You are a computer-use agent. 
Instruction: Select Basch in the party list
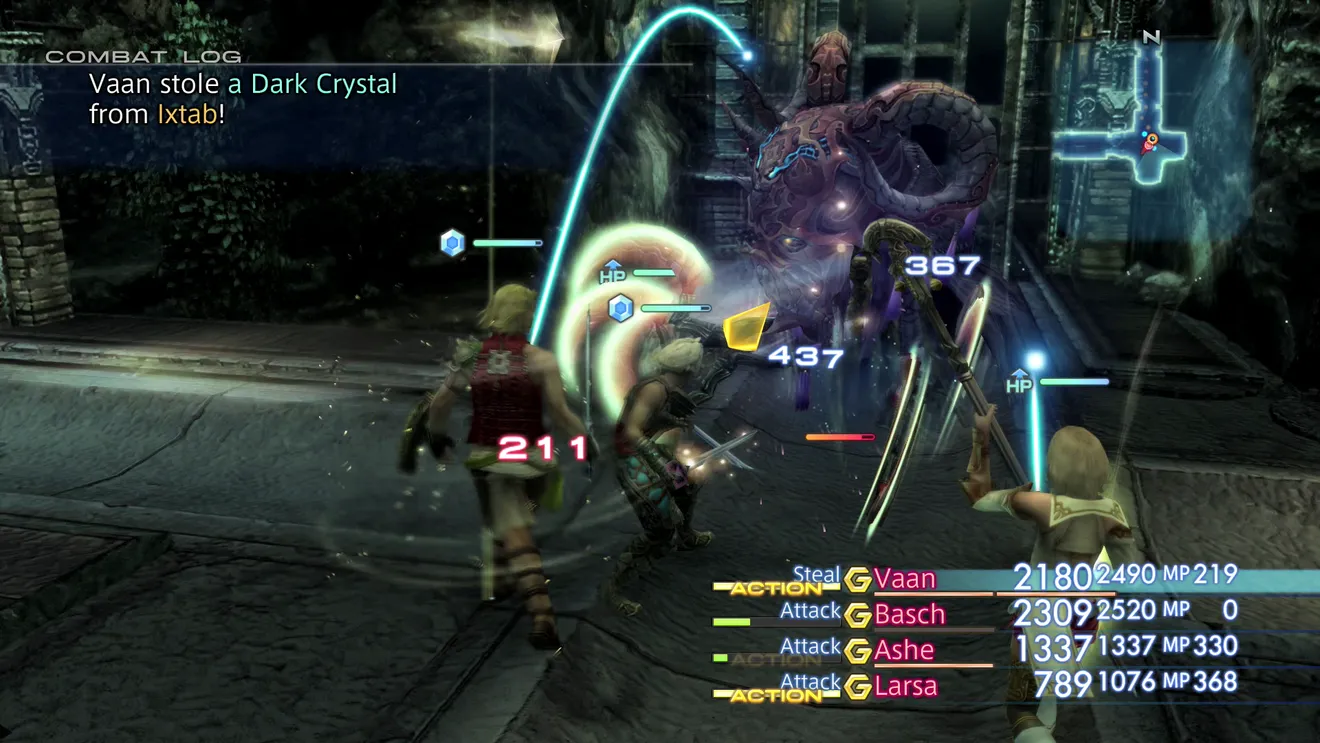click(910, 614)
